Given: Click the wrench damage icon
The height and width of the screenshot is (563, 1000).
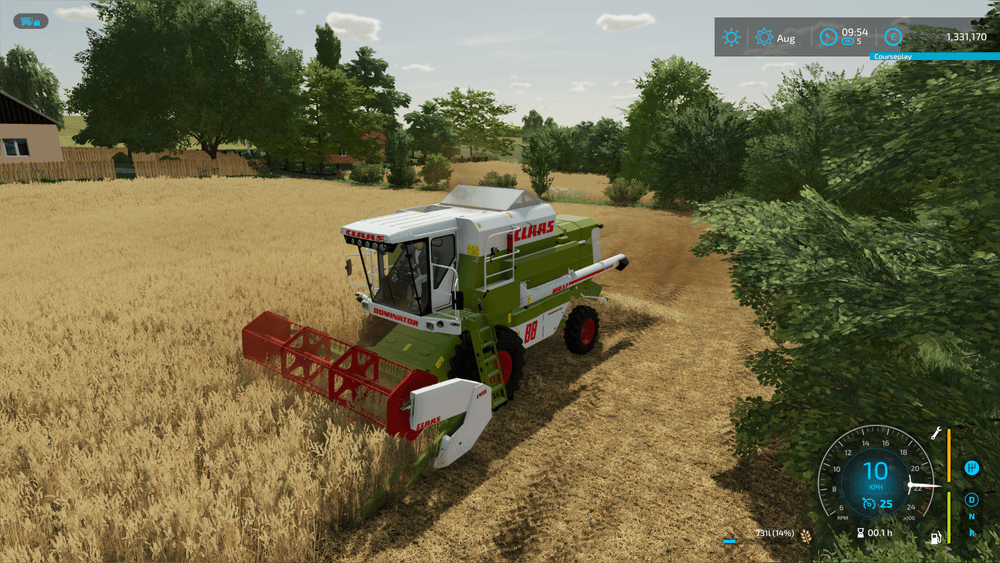Looking at the screenshot, I should [x=936, y=433].
